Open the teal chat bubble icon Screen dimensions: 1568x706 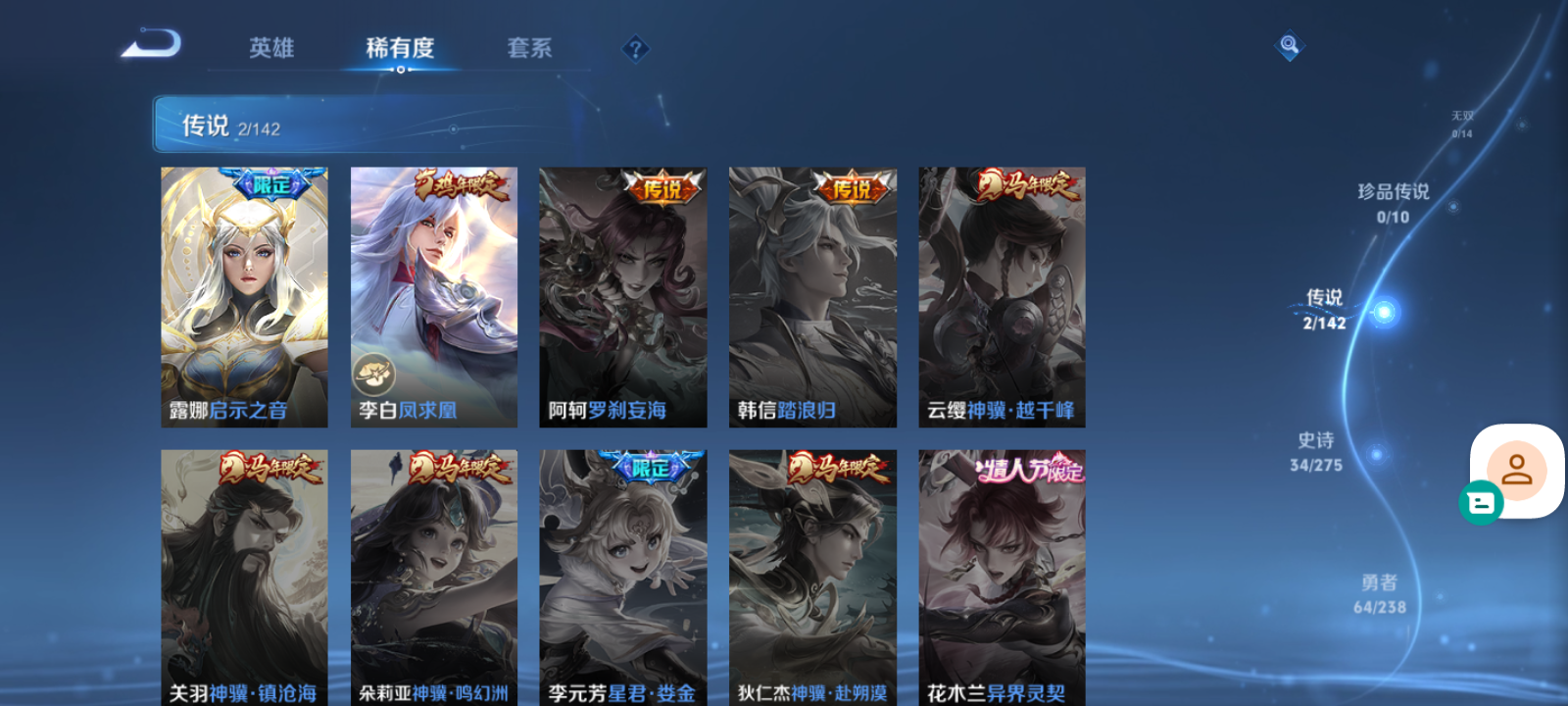click(x=1482, y=503)
